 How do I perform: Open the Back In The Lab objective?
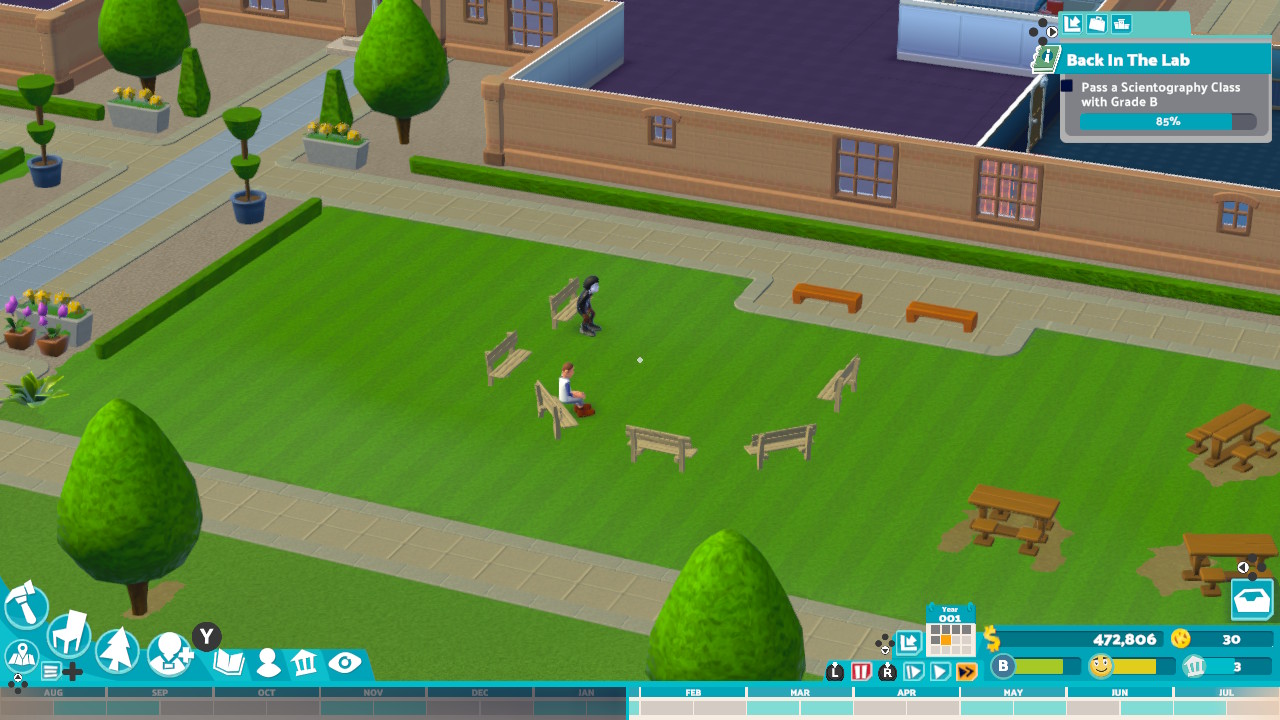[1127, 60]
